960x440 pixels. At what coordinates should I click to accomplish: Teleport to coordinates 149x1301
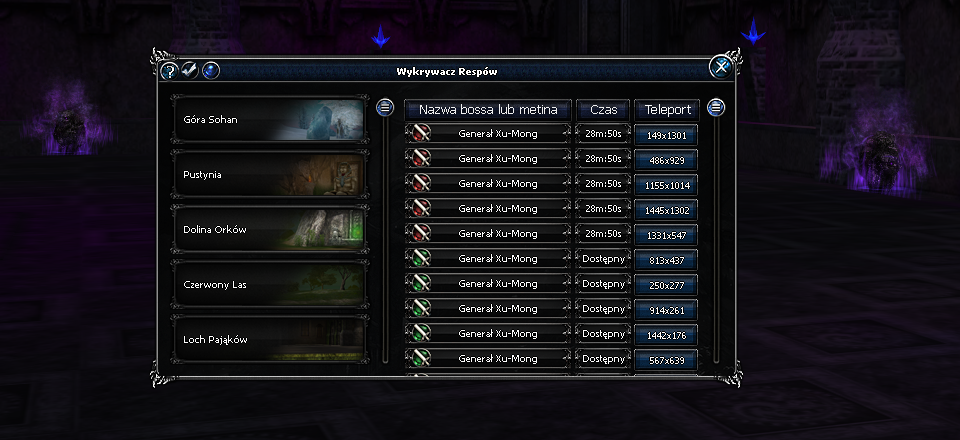tap(666, 135)
